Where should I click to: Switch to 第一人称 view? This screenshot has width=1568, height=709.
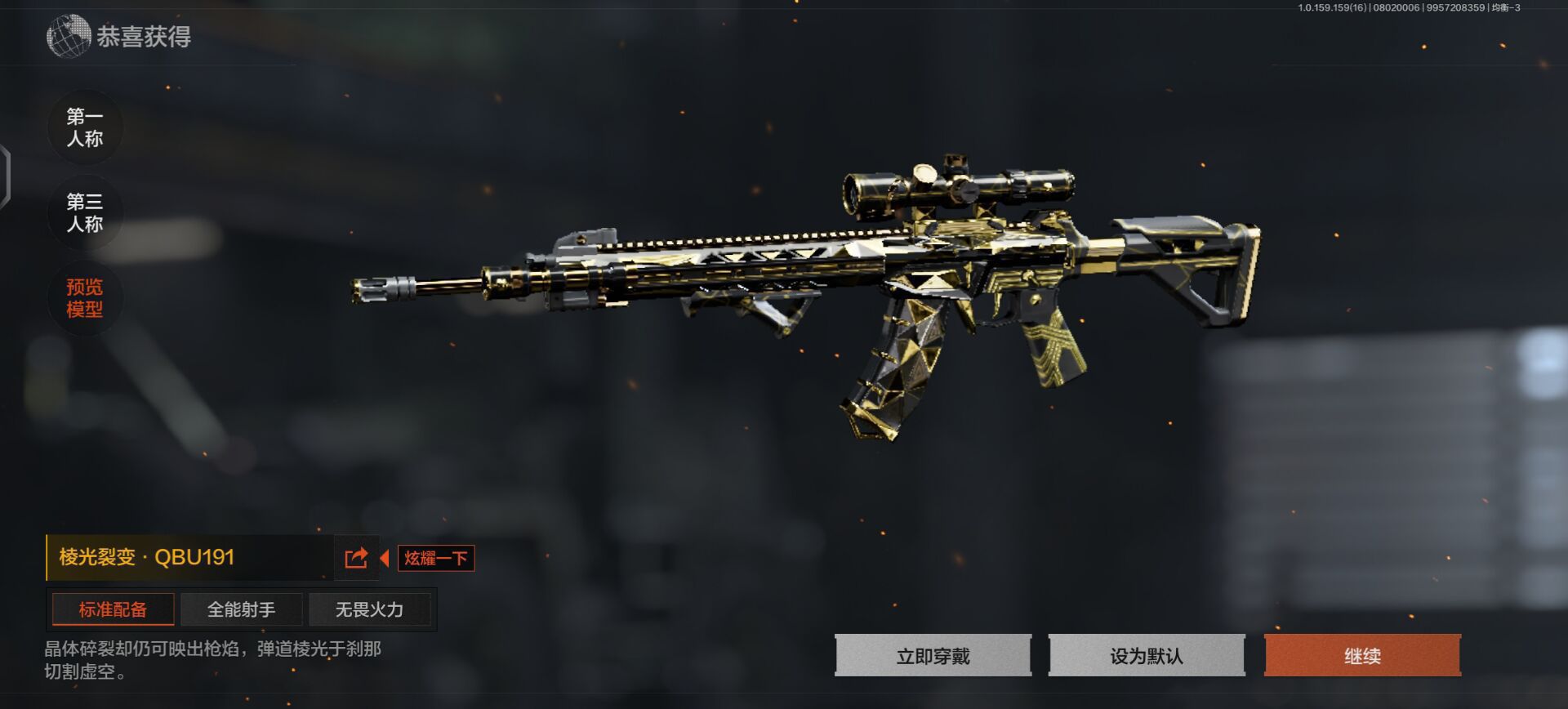(85, 127)
